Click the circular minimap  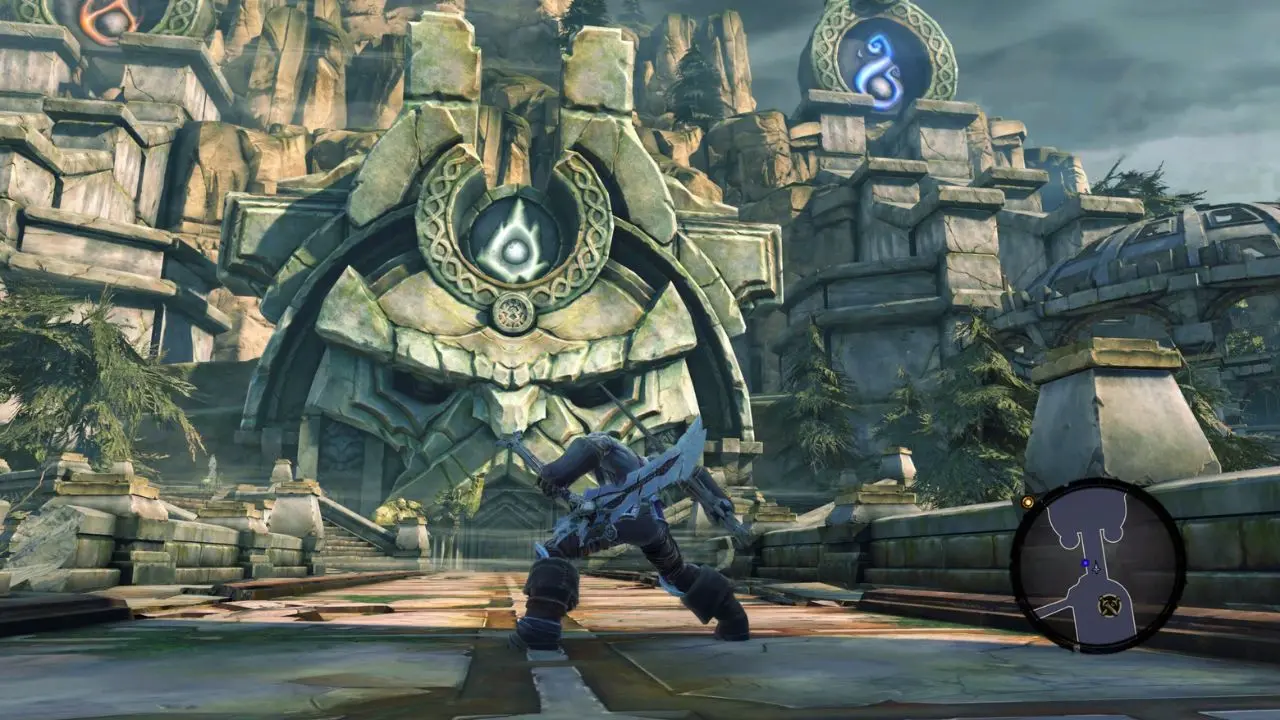coord(1098,566)
